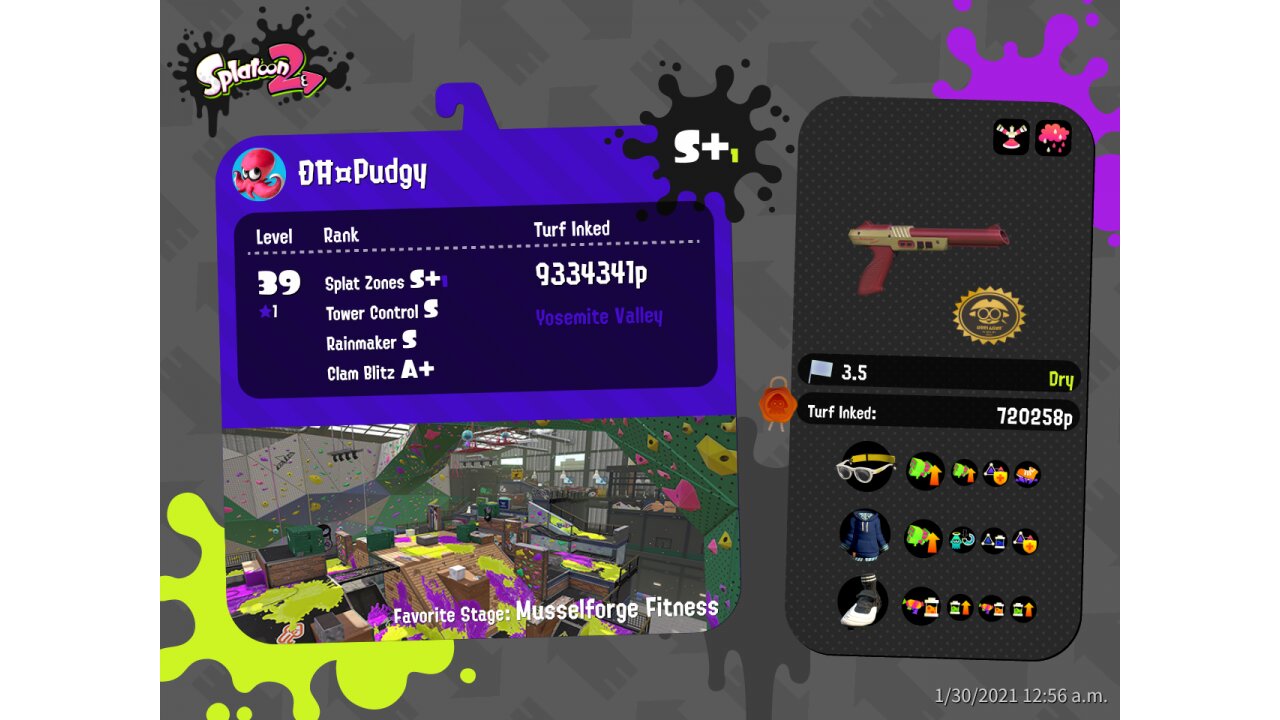
Task: Open the gold Sheldon's Picks badge
Action: [990, 315]
